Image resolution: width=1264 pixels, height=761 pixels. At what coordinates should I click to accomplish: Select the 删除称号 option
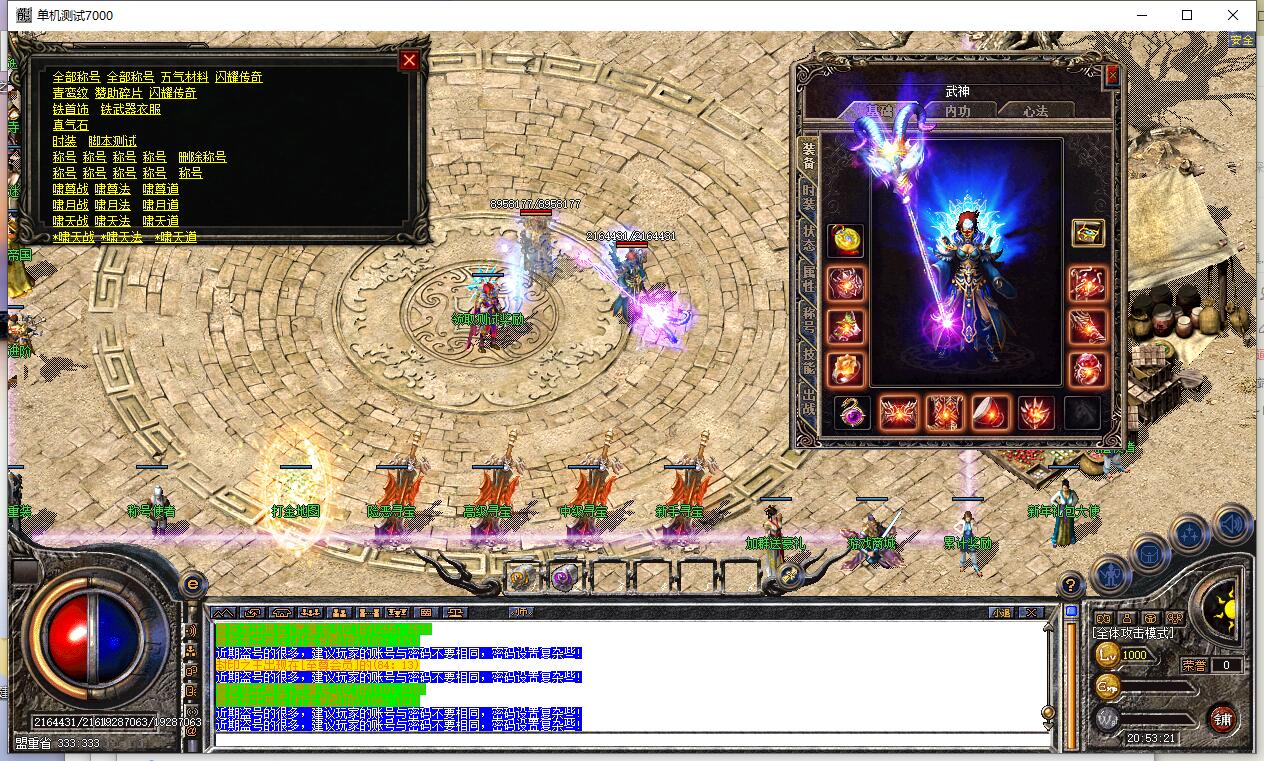(x=202, y=157)
